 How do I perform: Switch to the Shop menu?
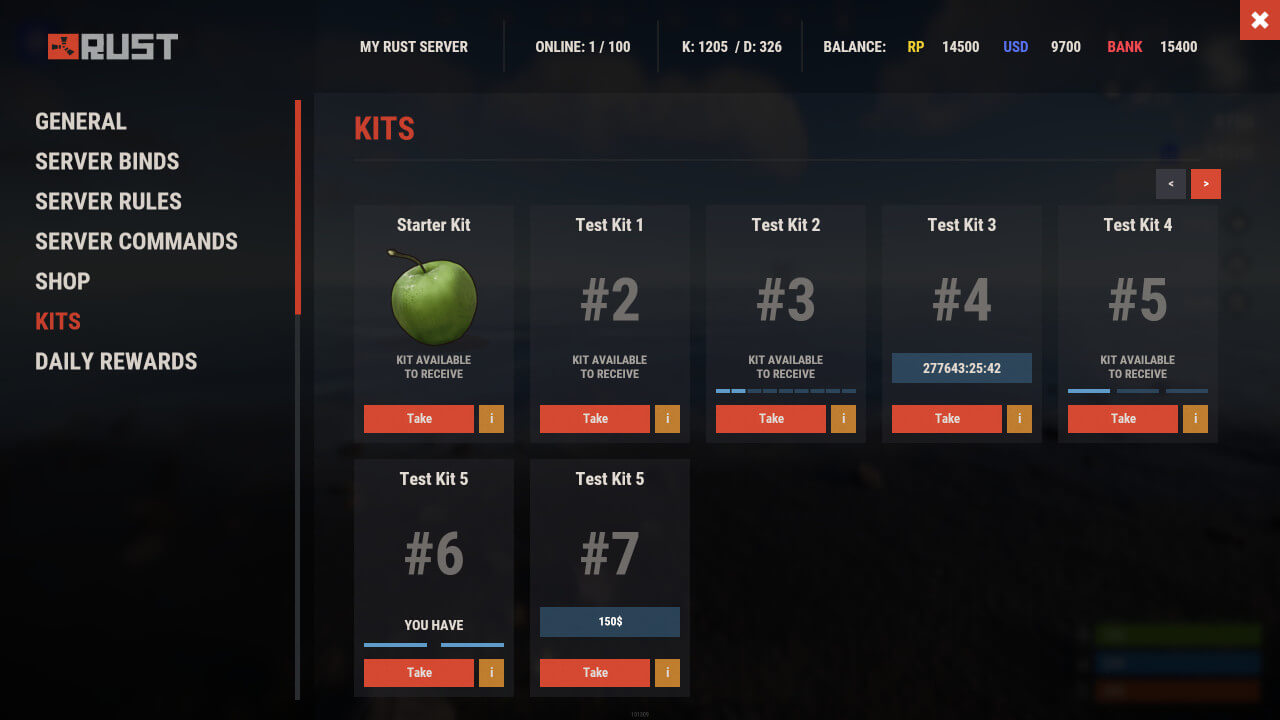click(62, 282)
